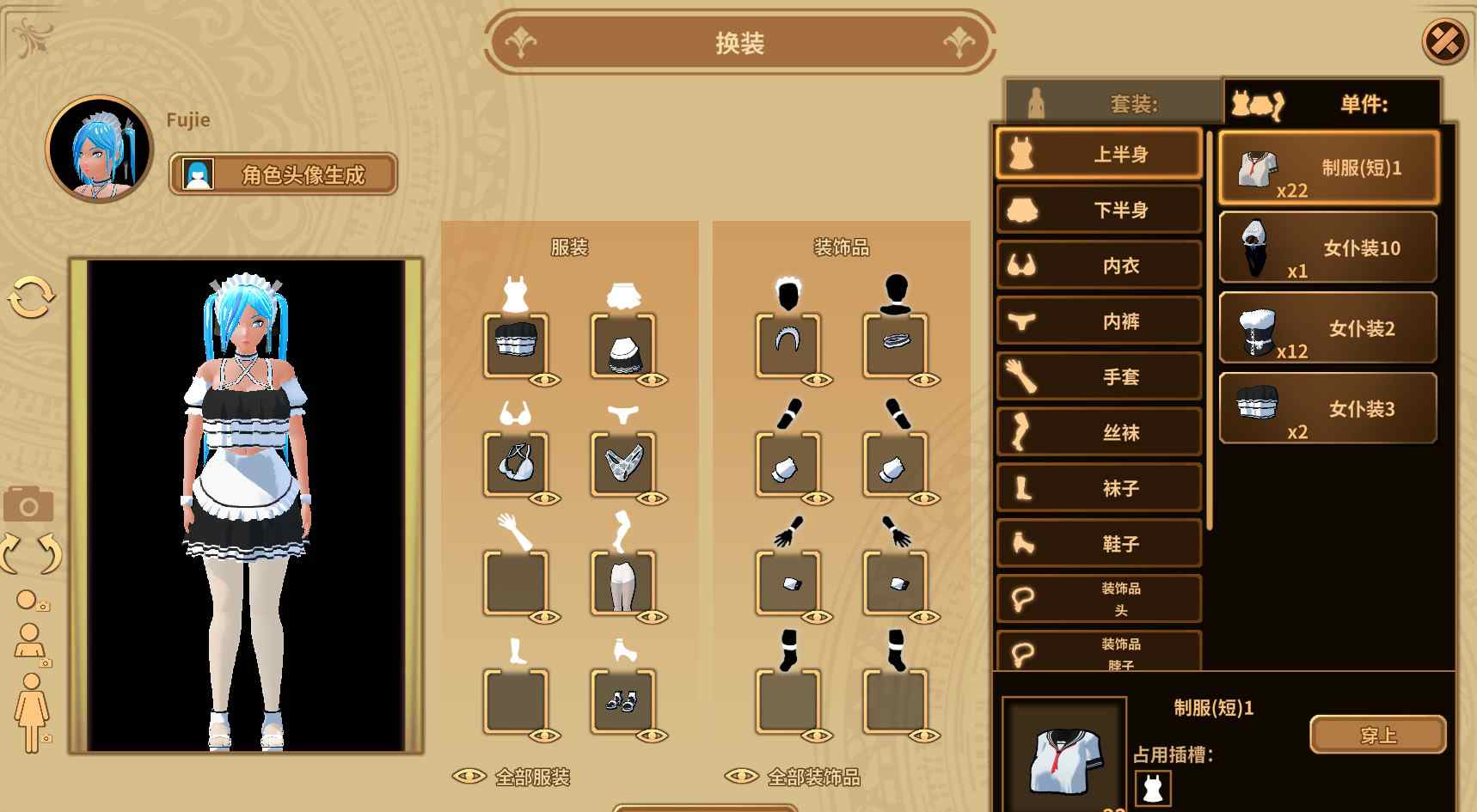
Task: Open the 鞋子 shoes category
Action: pos(1099,543)
